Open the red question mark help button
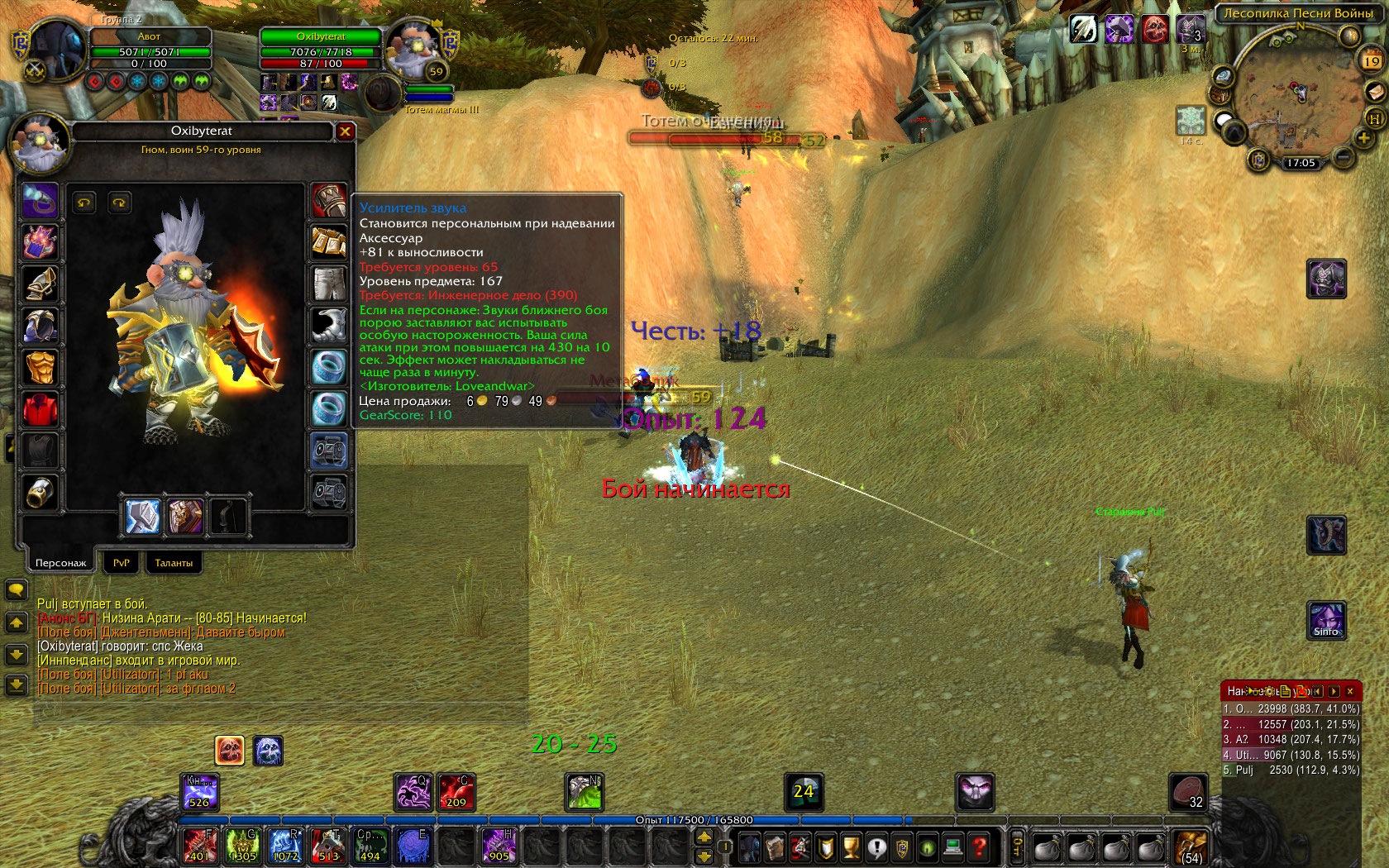1389x868 pixels. [x=979, y=847]
